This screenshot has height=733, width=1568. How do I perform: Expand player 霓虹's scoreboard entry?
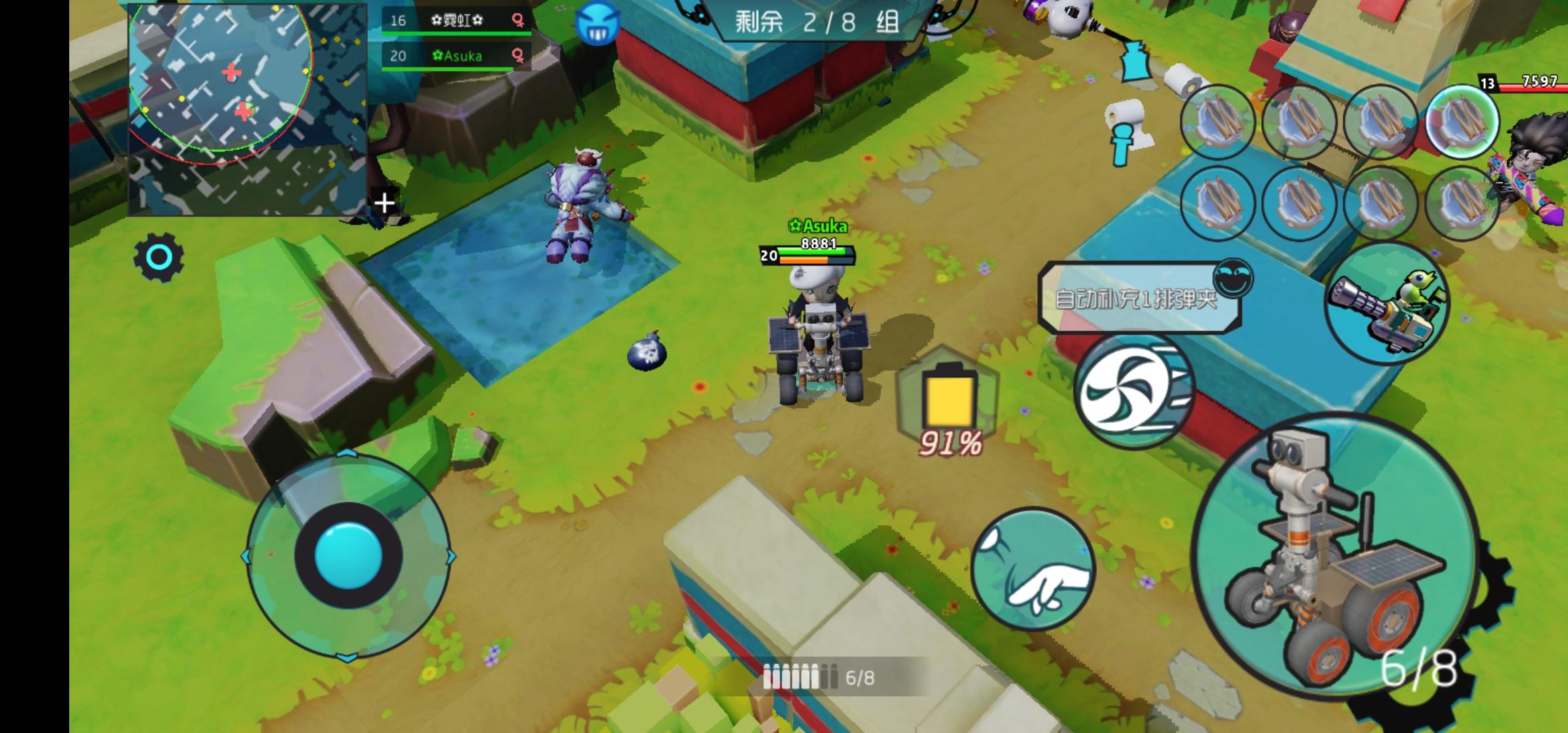[x=448, y=21]
